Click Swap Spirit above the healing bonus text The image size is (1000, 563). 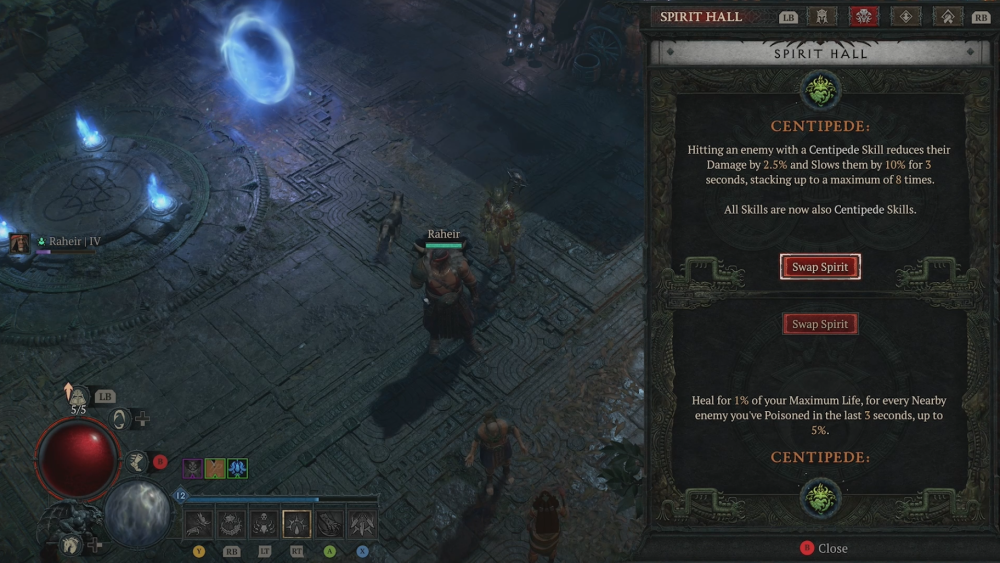click(820, 324)
